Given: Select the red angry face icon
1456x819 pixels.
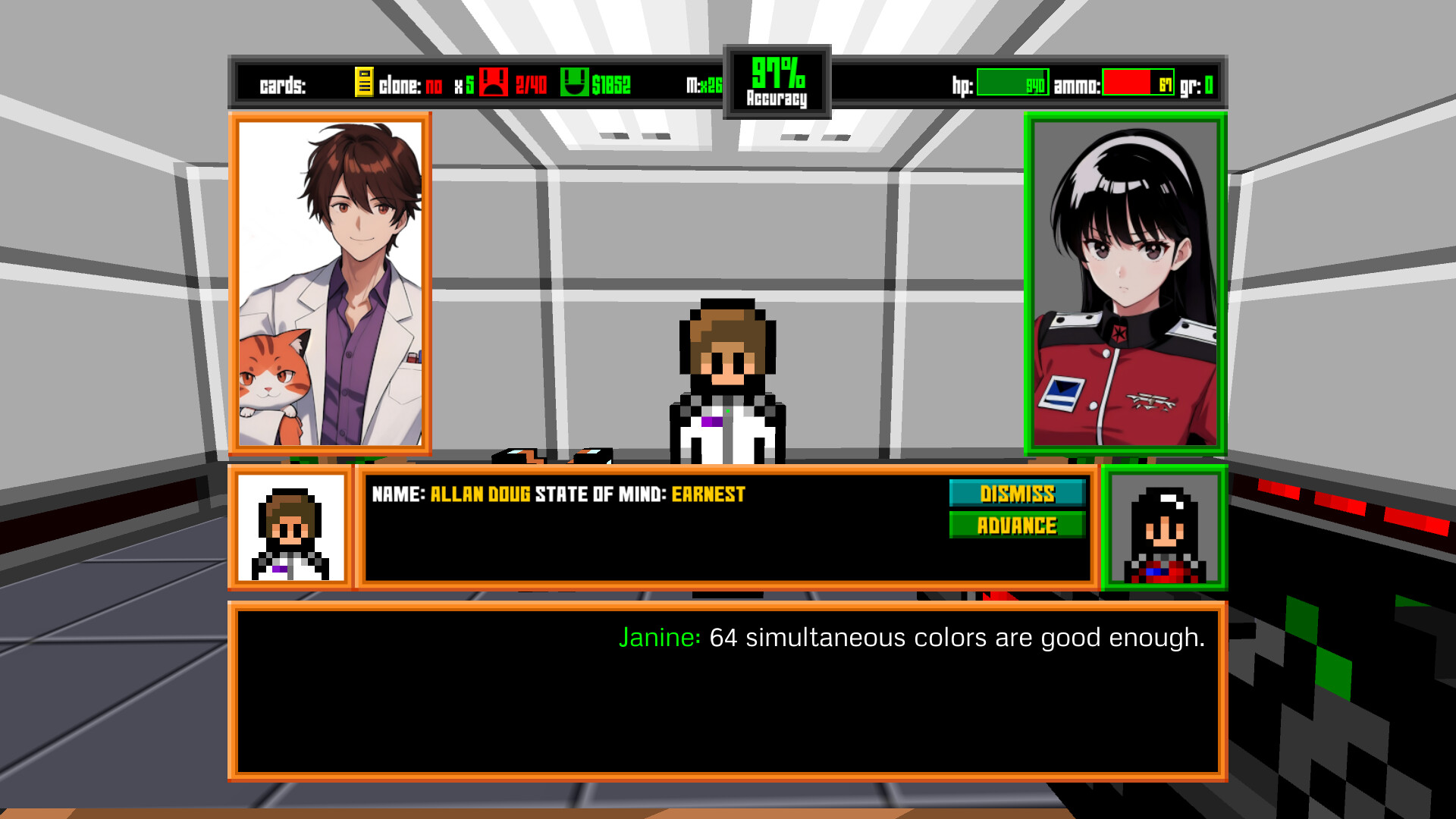Looking at the screenshot, I should click(x=494, y=83).
